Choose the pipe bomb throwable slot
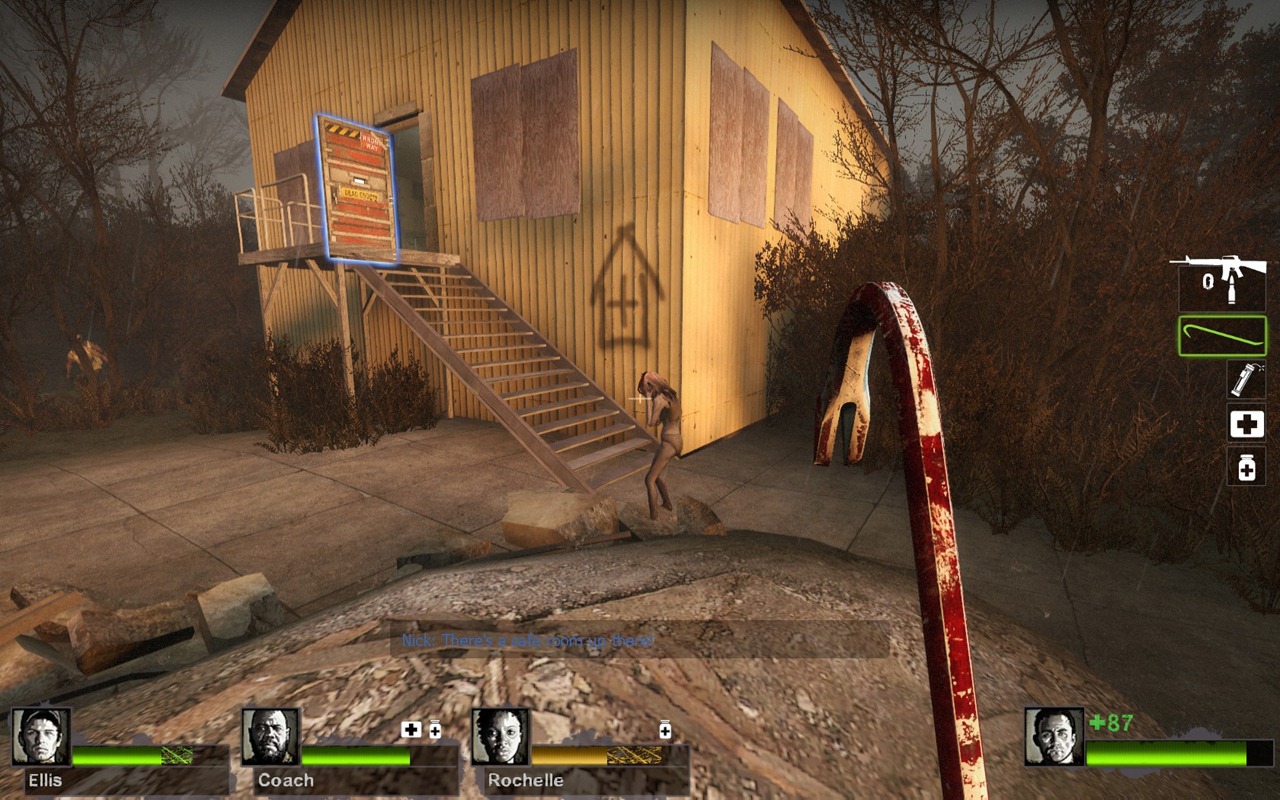This screenshot has width=1280, height=800. 1246,380
